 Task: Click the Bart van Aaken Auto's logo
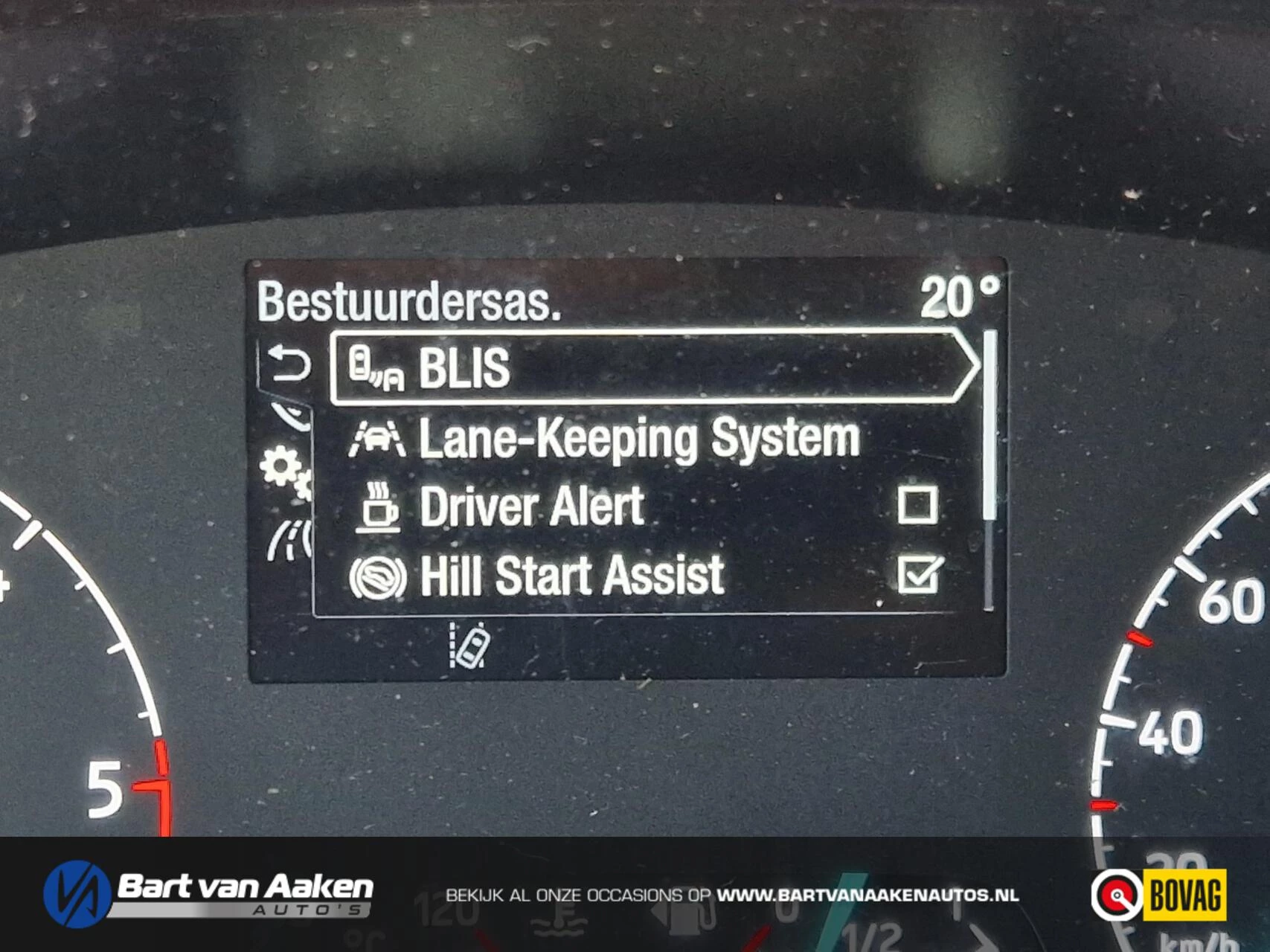(x=209, y=894)
